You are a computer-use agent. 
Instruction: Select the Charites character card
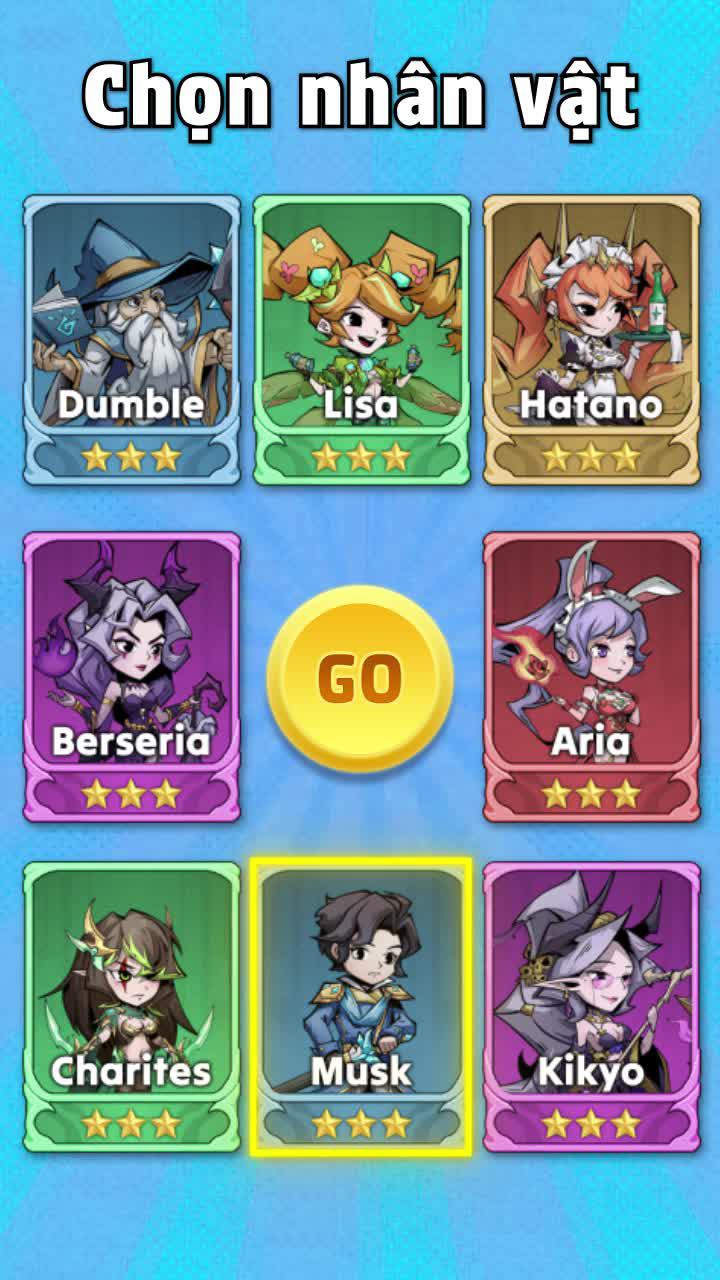click(132, 1006)
